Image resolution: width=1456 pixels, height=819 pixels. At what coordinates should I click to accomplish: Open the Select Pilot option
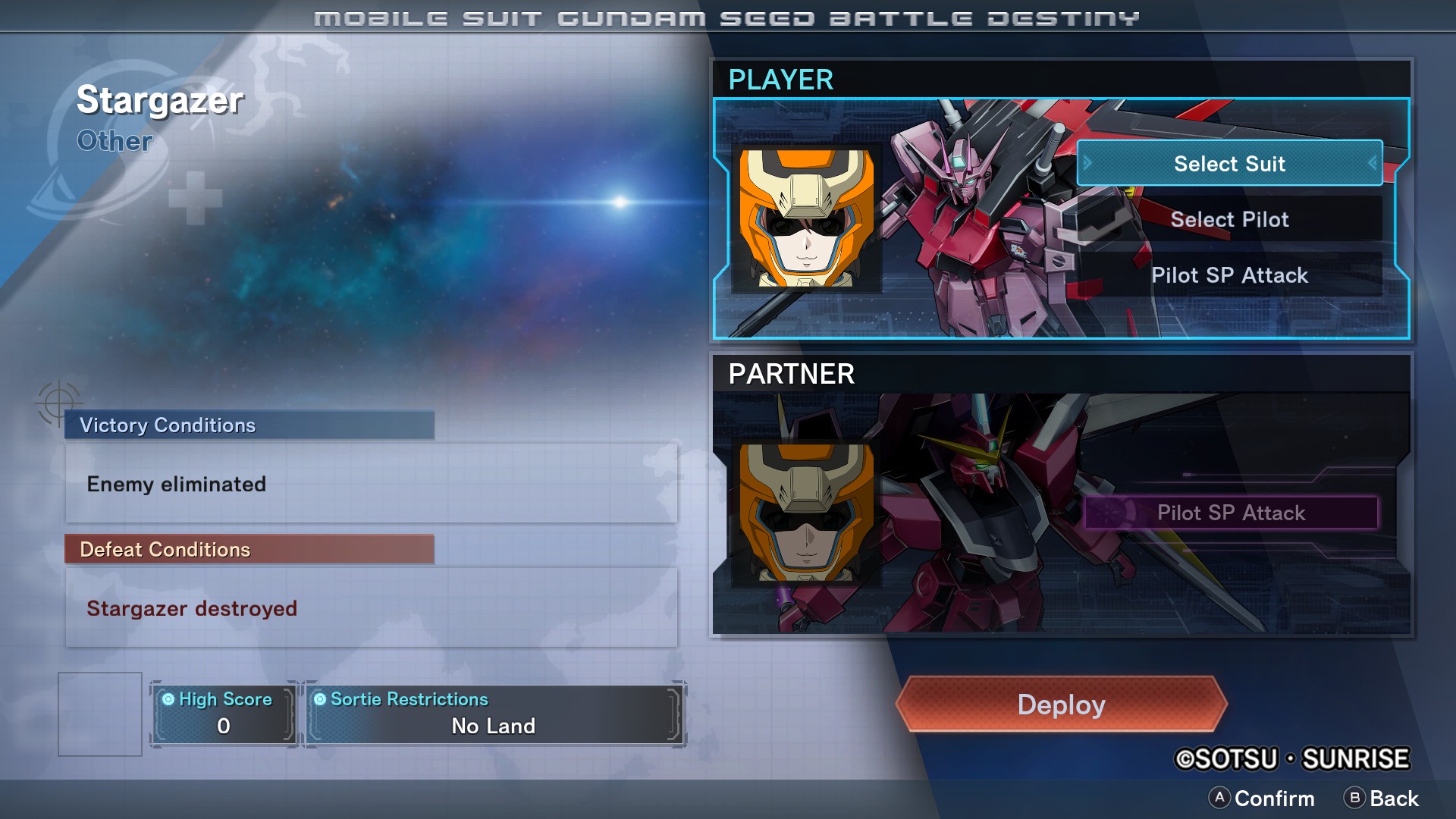click(x=1229, y=219)
